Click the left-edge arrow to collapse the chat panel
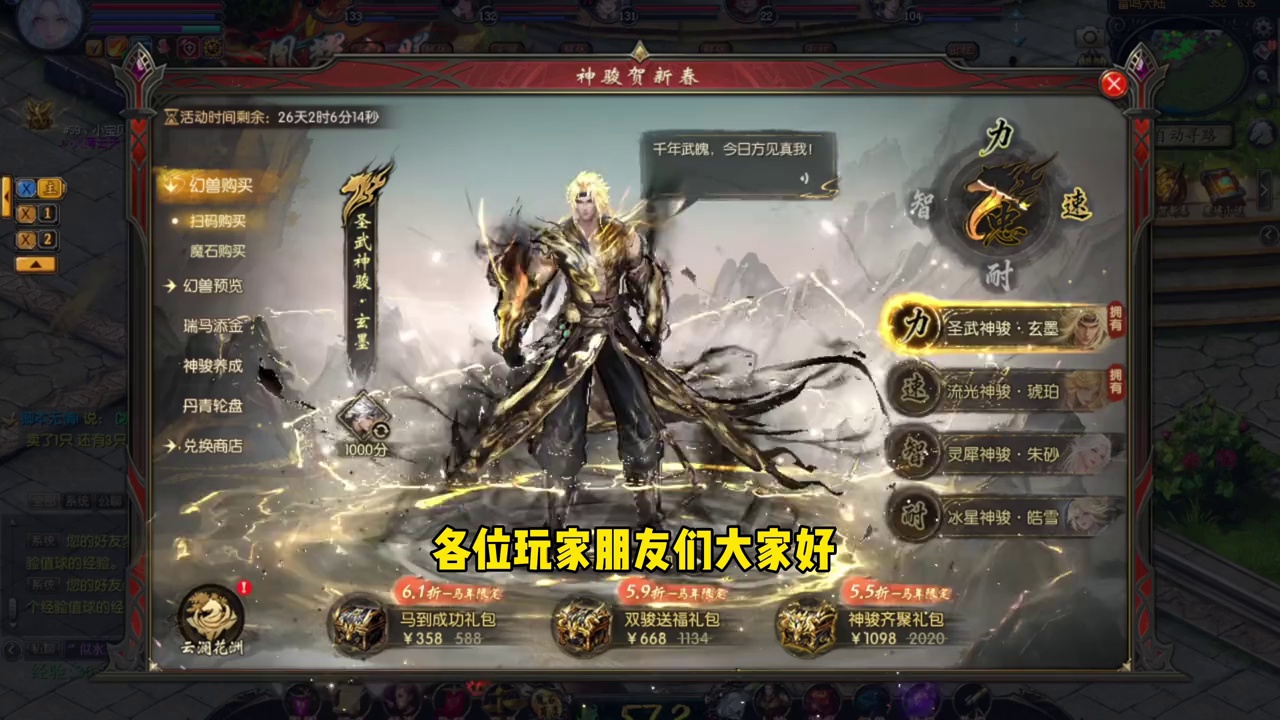 tap(6, 196)
